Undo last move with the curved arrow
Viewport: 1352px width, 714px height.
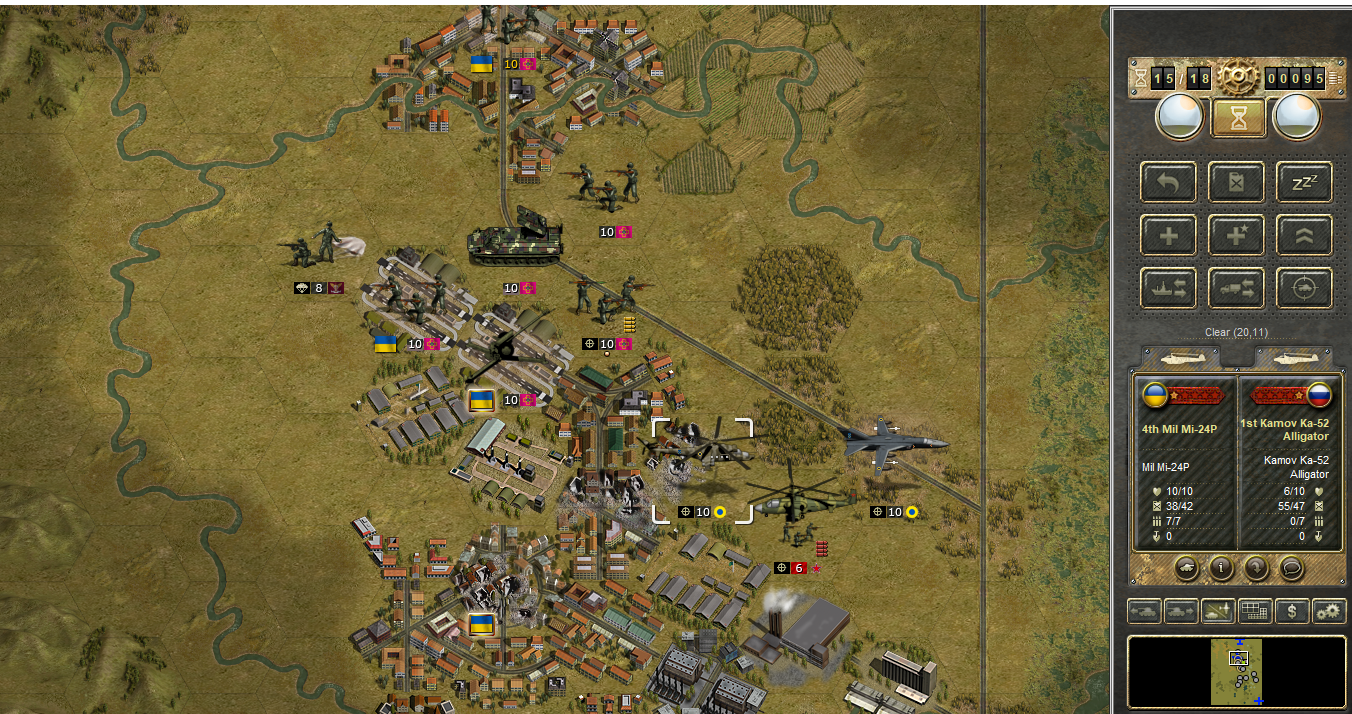(x=1168, y=182)
